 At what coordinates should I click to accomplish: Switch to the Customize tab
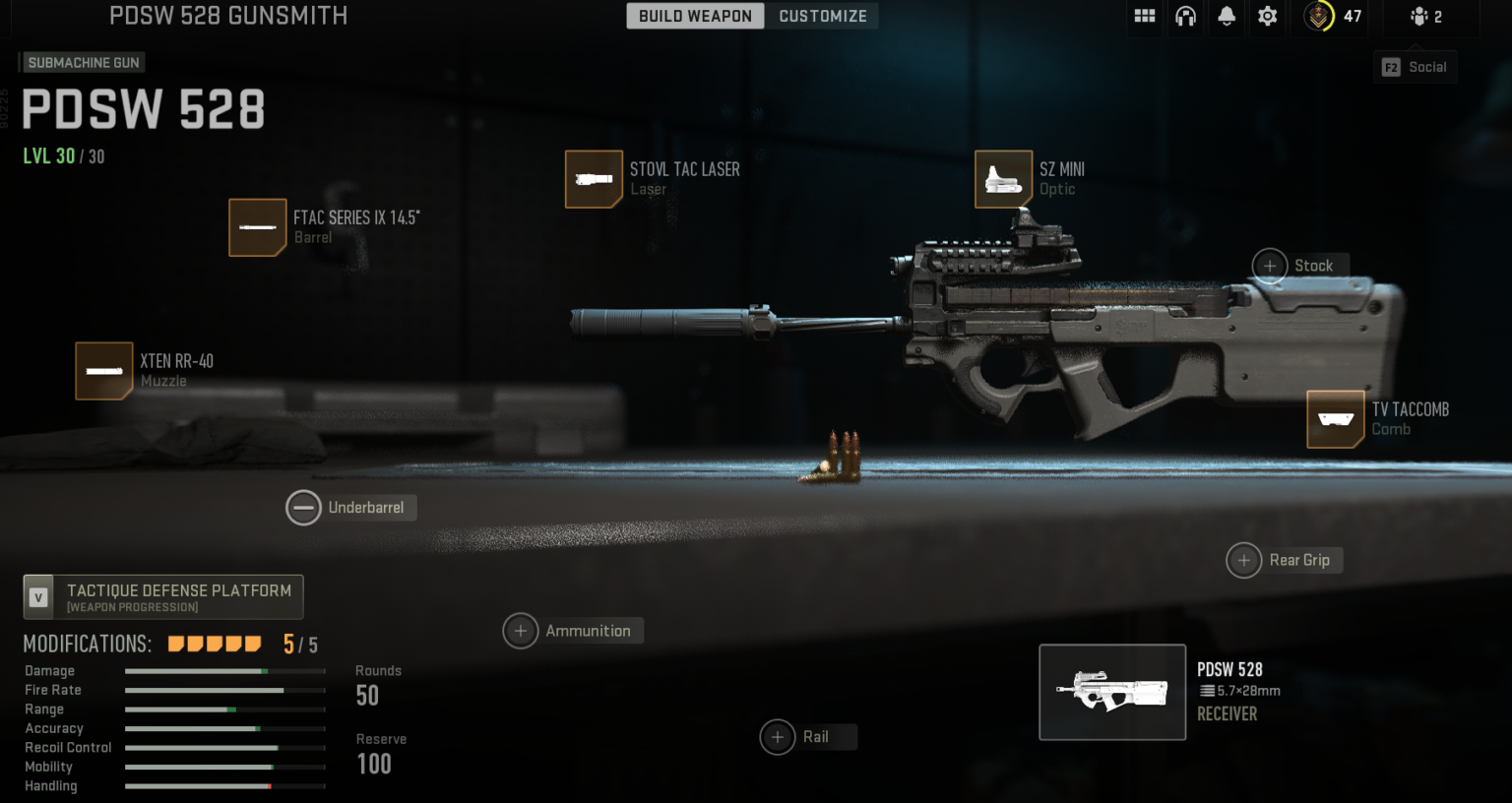[x=822, y=16]
